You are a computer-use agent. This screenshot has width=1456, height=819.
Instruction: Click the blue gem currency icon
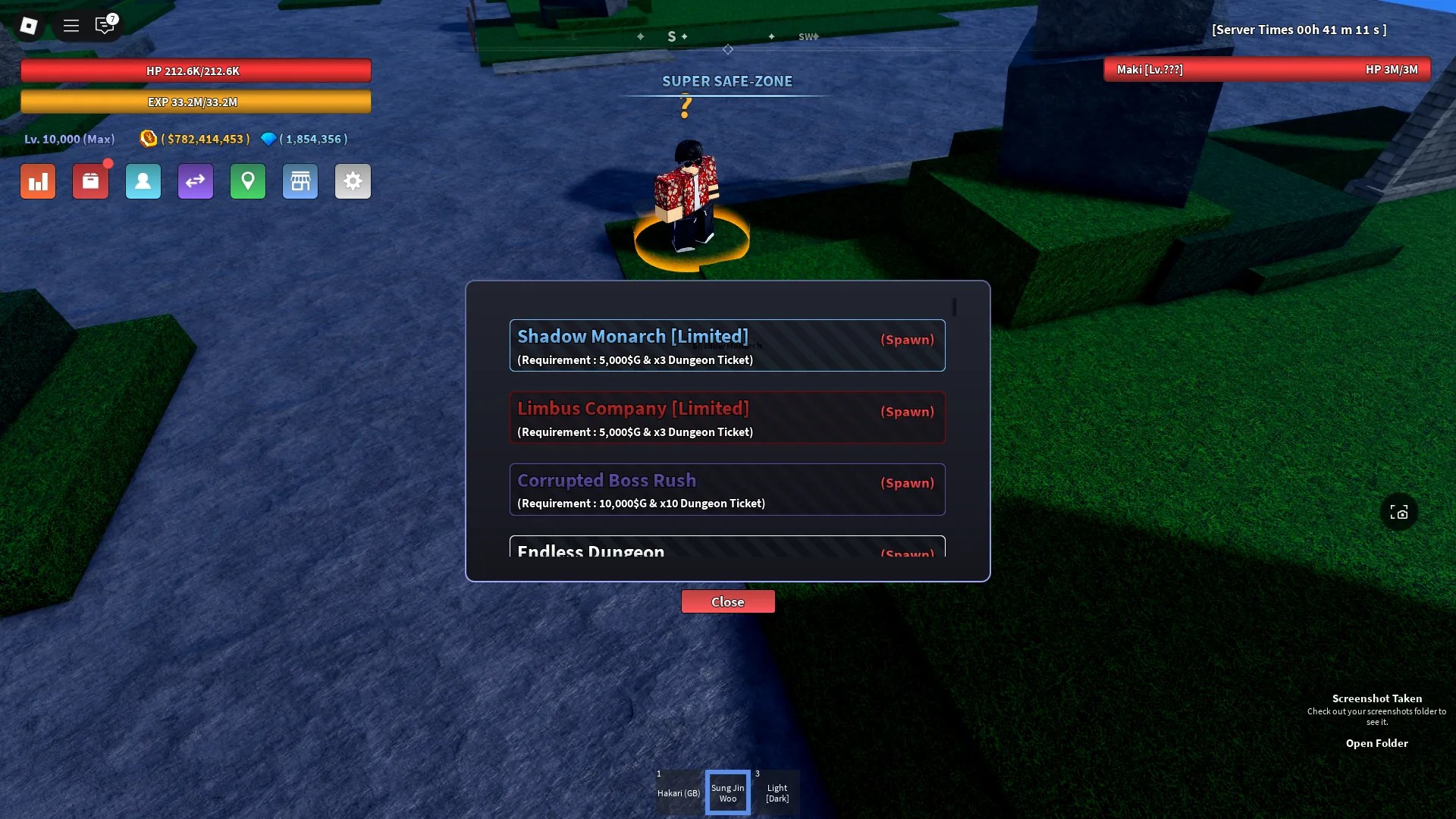(268, 139)
